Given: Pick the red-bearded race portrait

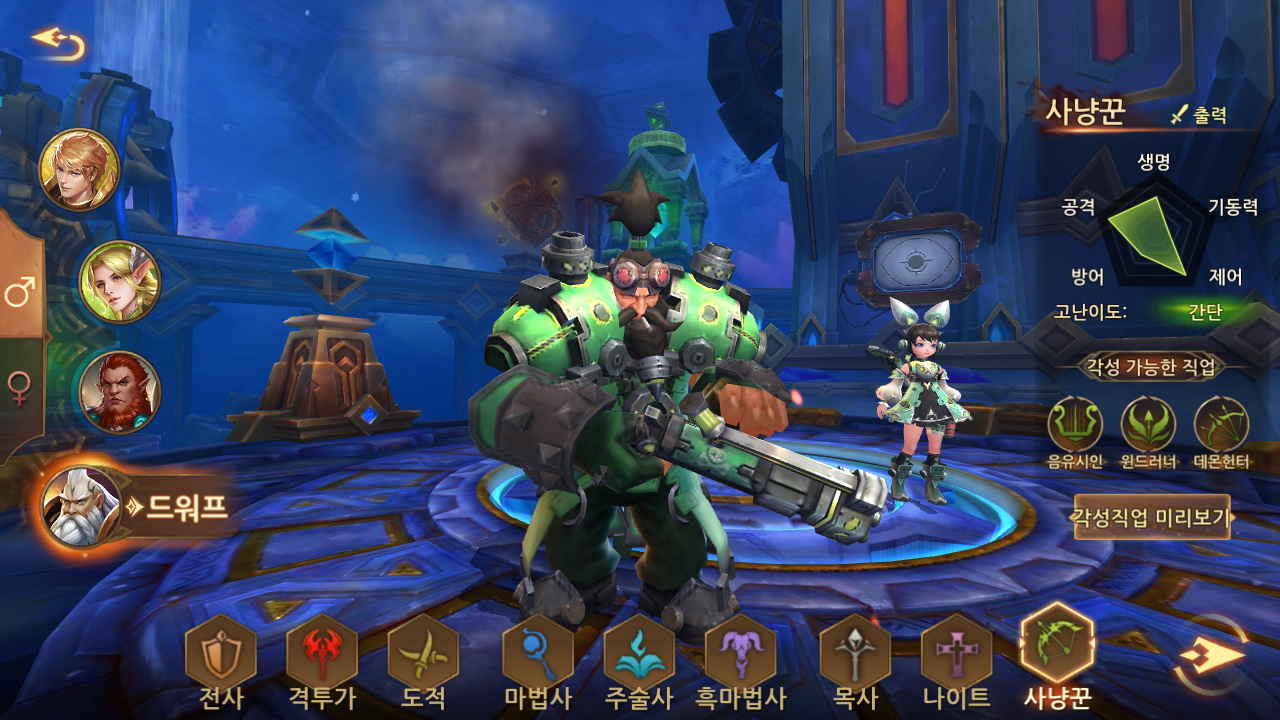Looking at the screenshot, I should coord(120,392).
